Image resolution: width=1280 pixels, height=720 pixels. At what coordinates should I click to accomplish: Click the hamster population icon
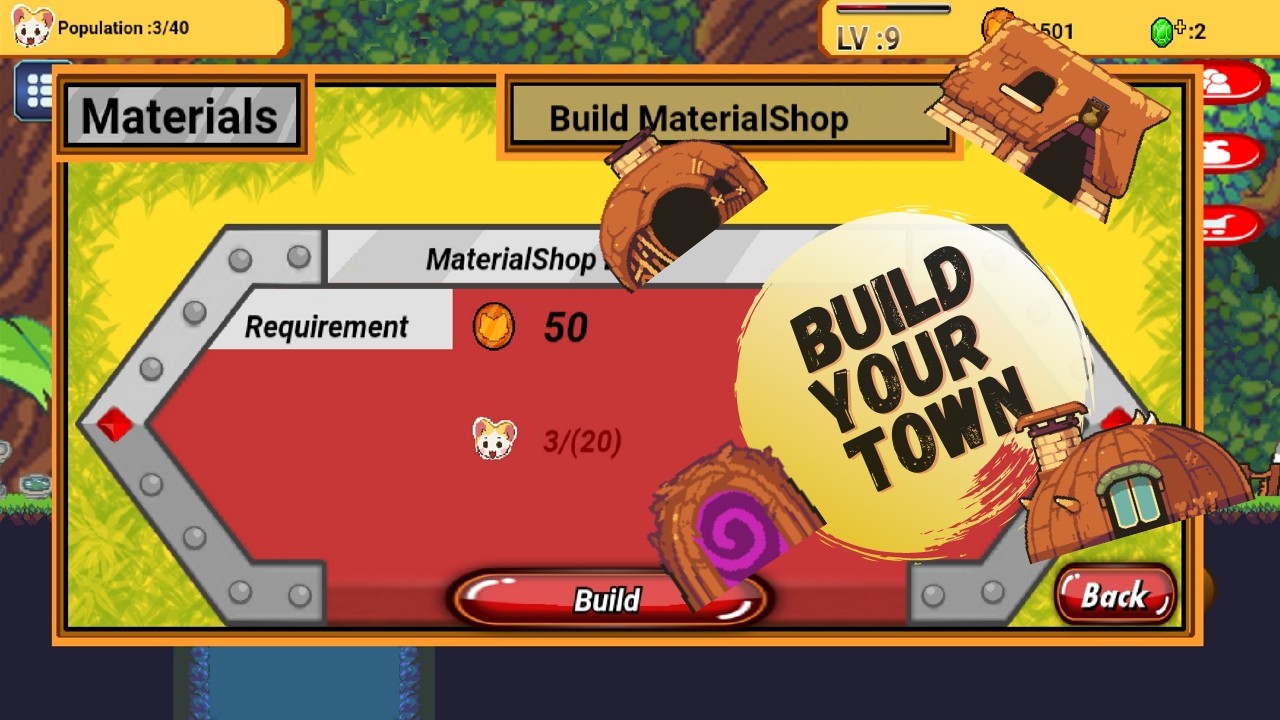coord(33,26)
